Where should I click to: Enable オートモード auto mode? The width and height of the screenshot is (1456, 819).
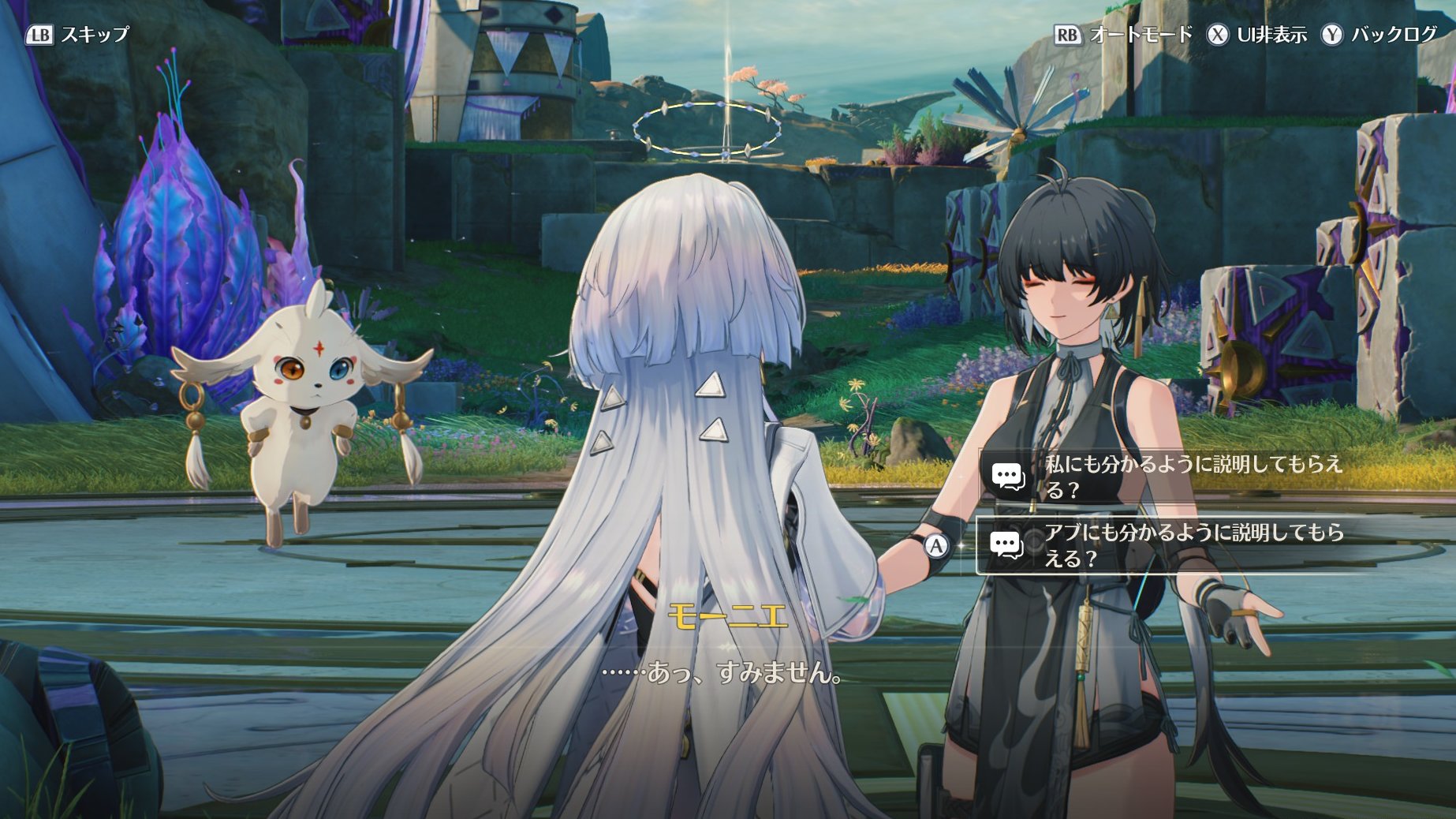(1124, 35)
